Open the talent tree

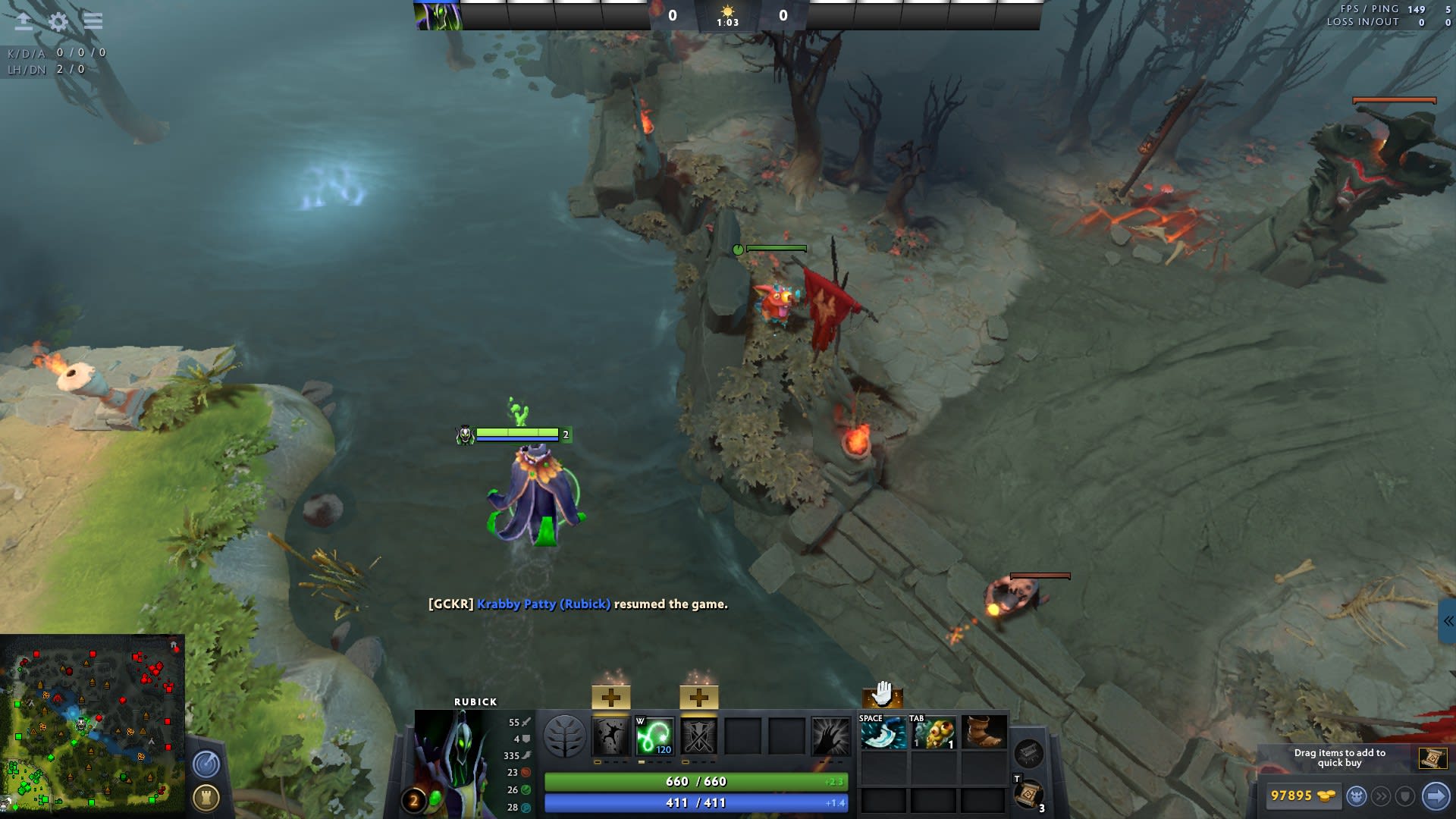pyautogui.click(x=565, y=736)
